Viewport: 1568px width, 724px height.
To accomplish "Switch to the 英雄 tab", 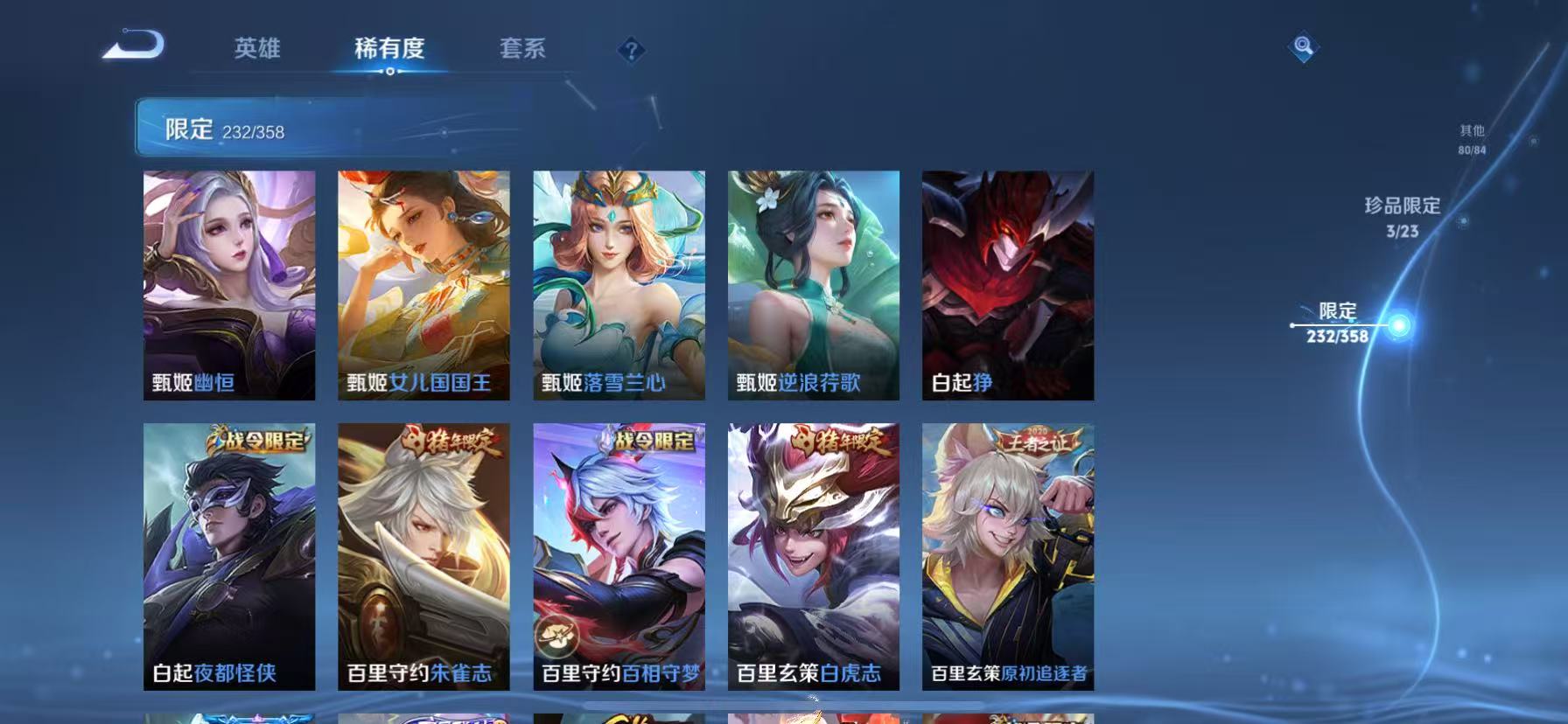I will 256,50.
